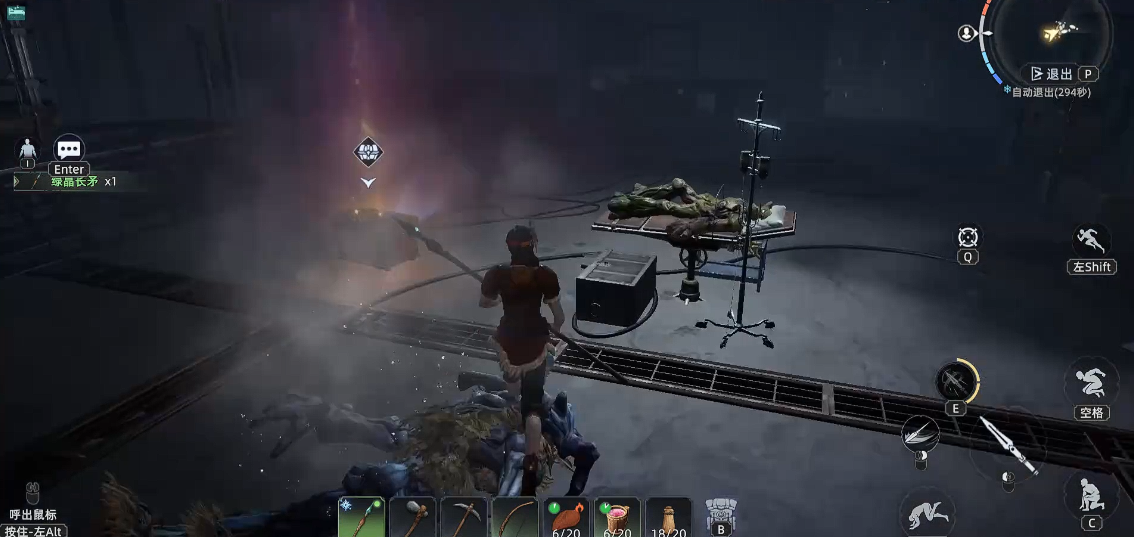This screenshot has height=537, width=1134.
Task: Attack with the main spear icon
Action: pos(1006,447)
